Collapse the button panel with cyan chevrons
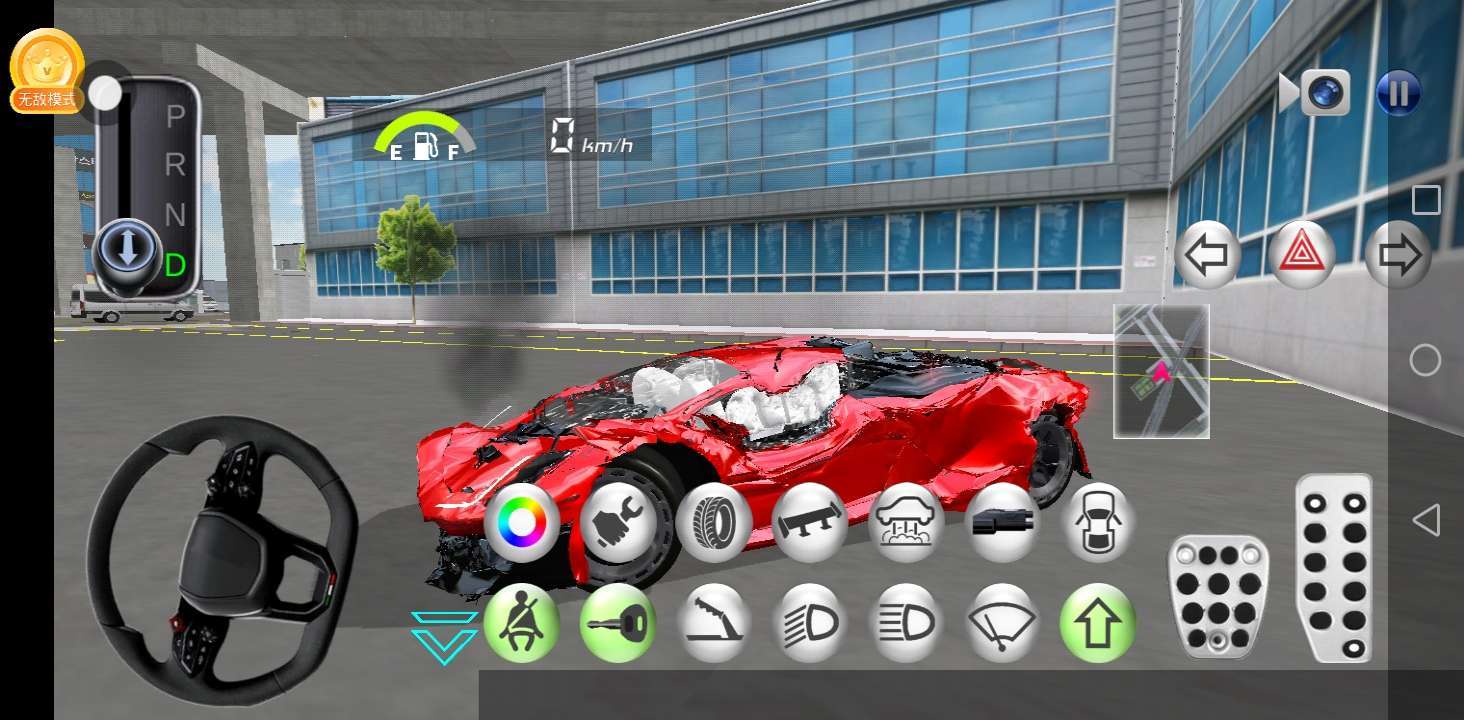 point(444,637)
